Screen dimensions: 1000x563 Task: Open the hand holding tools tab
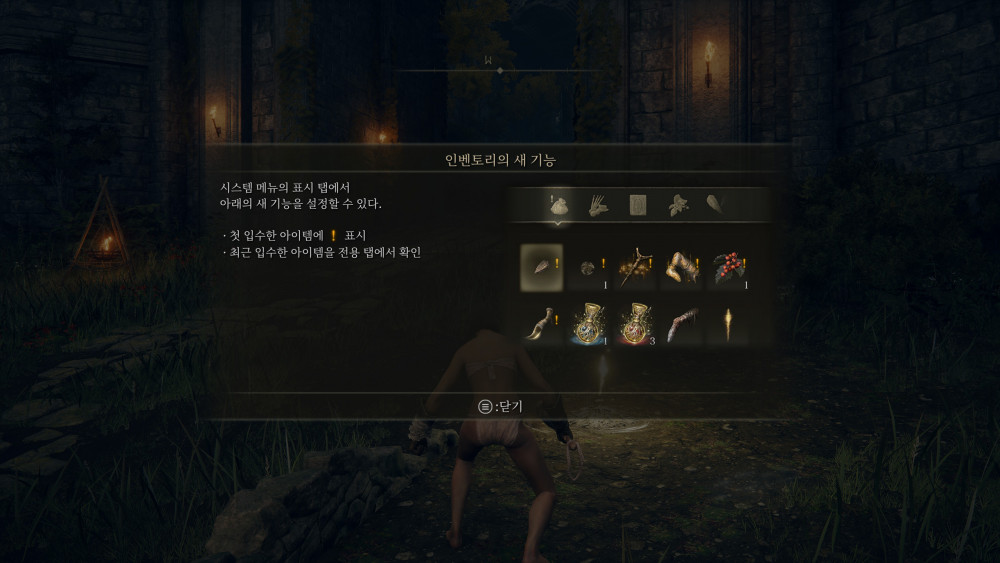tap(597, 205)
